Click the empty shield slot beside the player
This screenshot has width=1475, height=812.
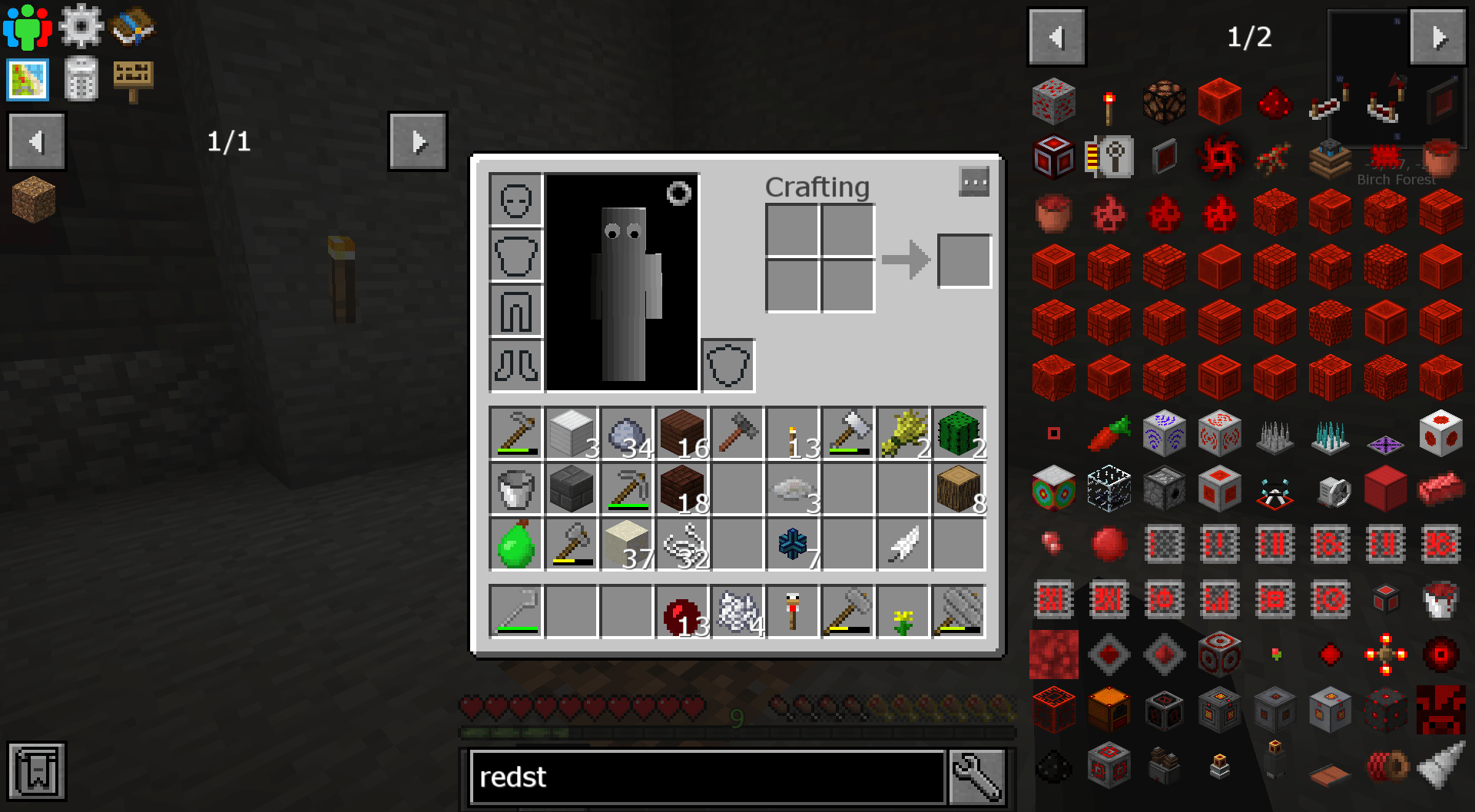pyautogui.click(x=727, y=366)
